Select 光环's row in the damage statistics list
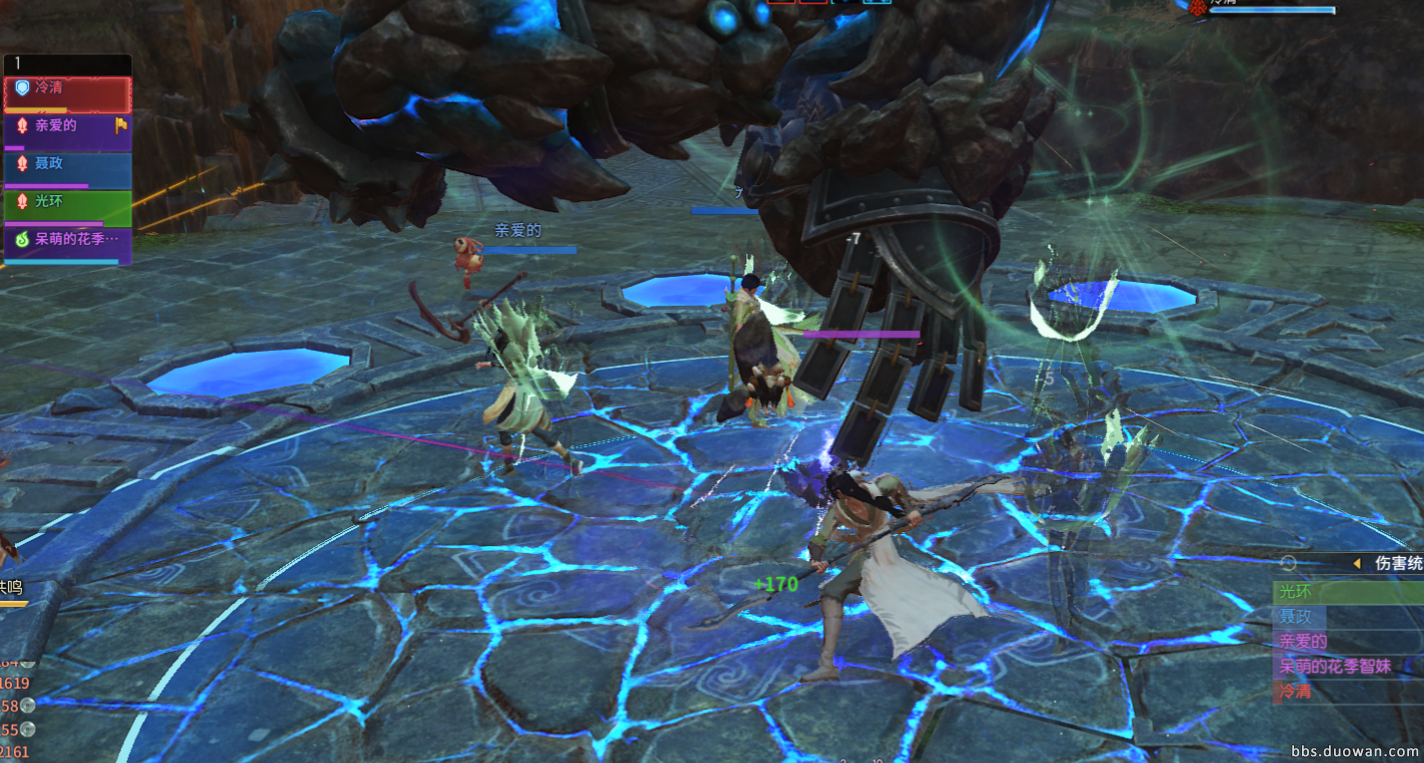The width and height of the screenshot is (1424, 763). [x=1347, y=592]
